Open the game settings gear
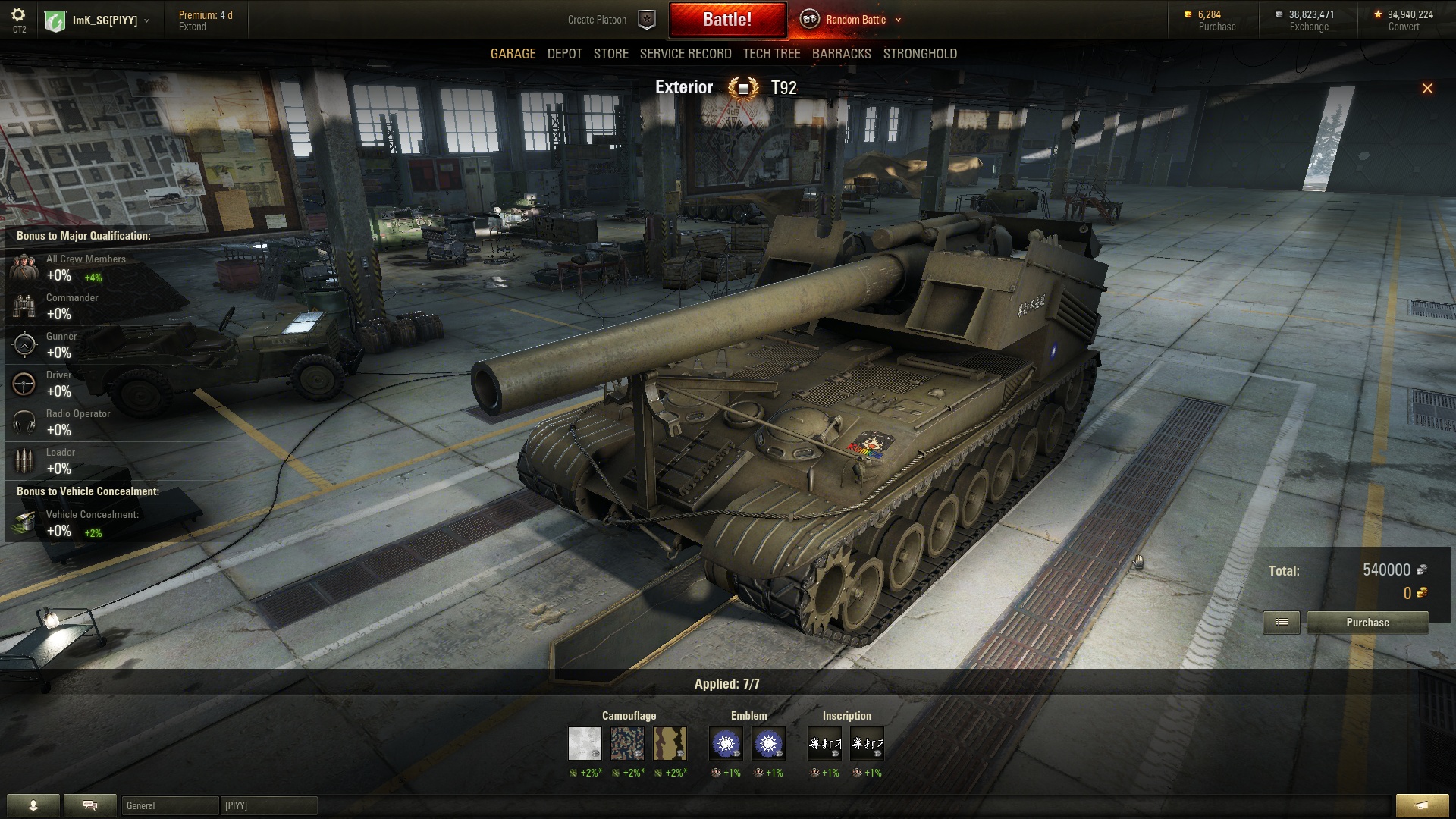Viewport: 1456px width, 819px height. coord(18,15)
